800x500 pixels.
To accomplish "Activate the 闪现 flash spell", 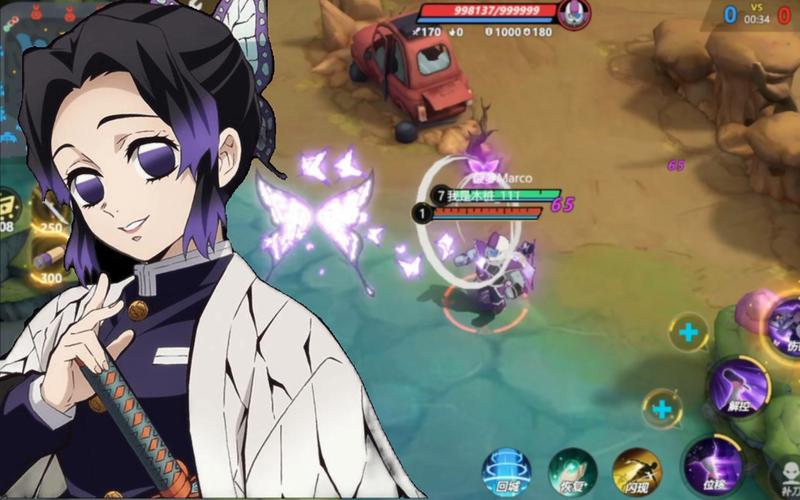I will click(x=637, y=471).
